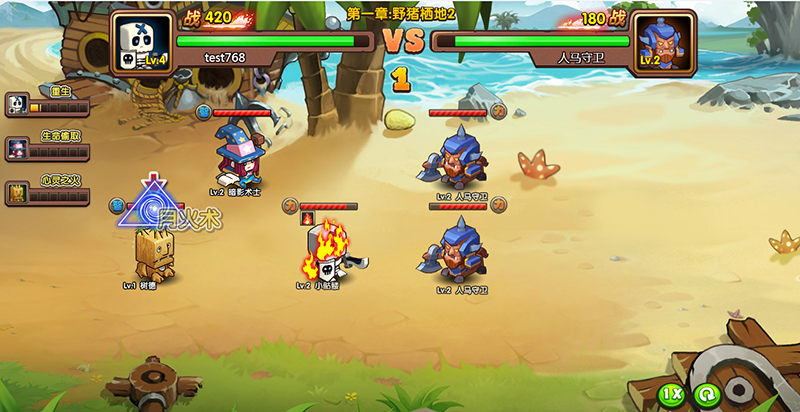The image size is (800, 412).
Task: Activate the 心灵之火 treant skill icon
Action: (17, 194)
